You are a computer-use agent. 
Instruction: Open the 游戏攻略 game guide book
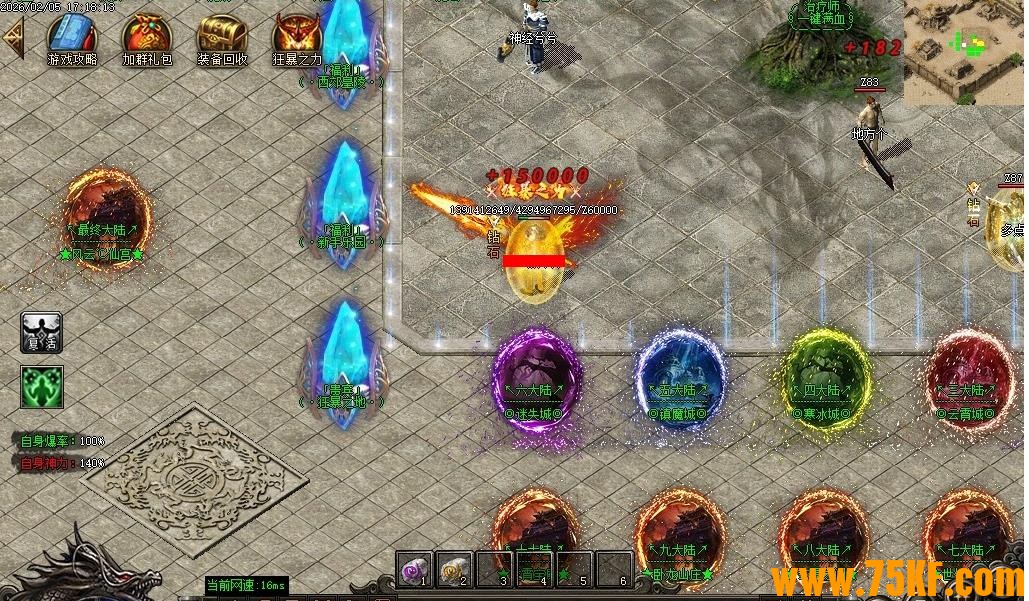(73, 36)
